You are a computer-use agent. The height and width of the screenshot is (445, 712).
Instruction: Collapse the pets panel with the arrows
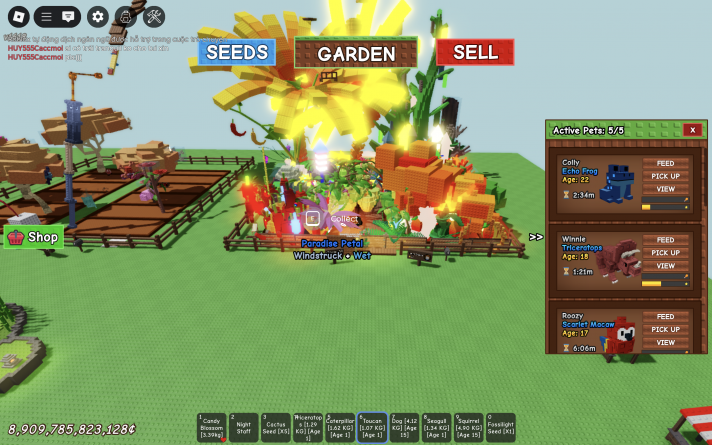536,237
